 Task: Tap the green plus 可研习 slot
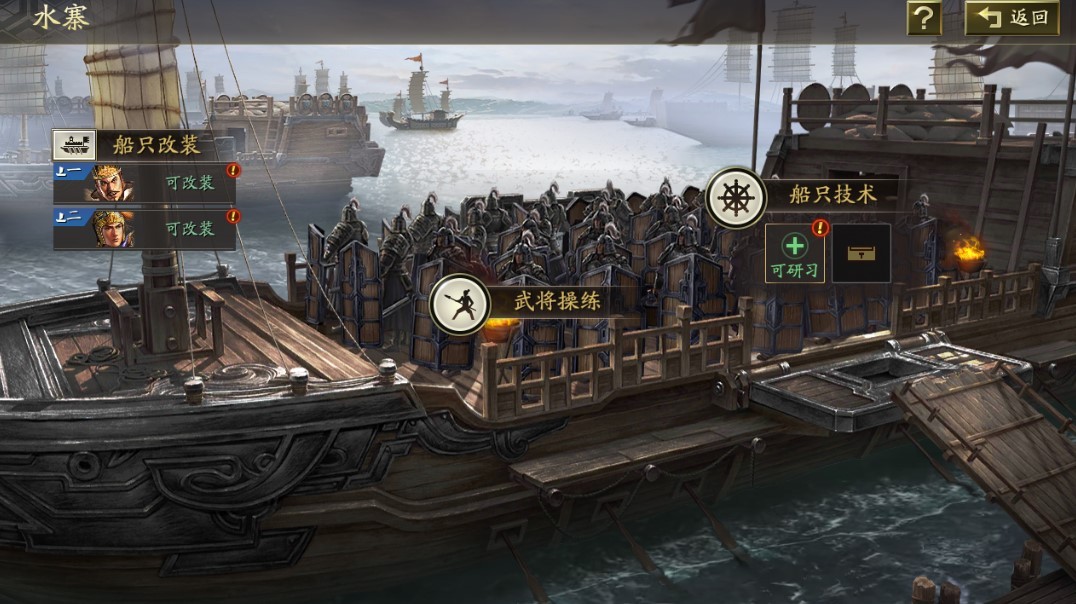click(x=795, y=253)
